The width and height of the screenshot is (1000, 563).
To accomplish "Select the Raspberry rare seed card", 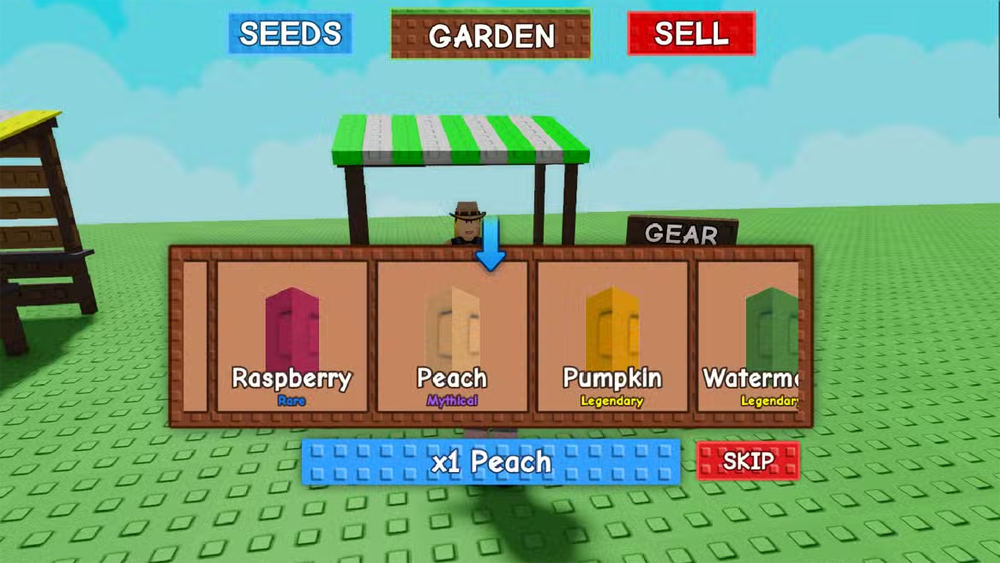I will click(x=292, y=336).
